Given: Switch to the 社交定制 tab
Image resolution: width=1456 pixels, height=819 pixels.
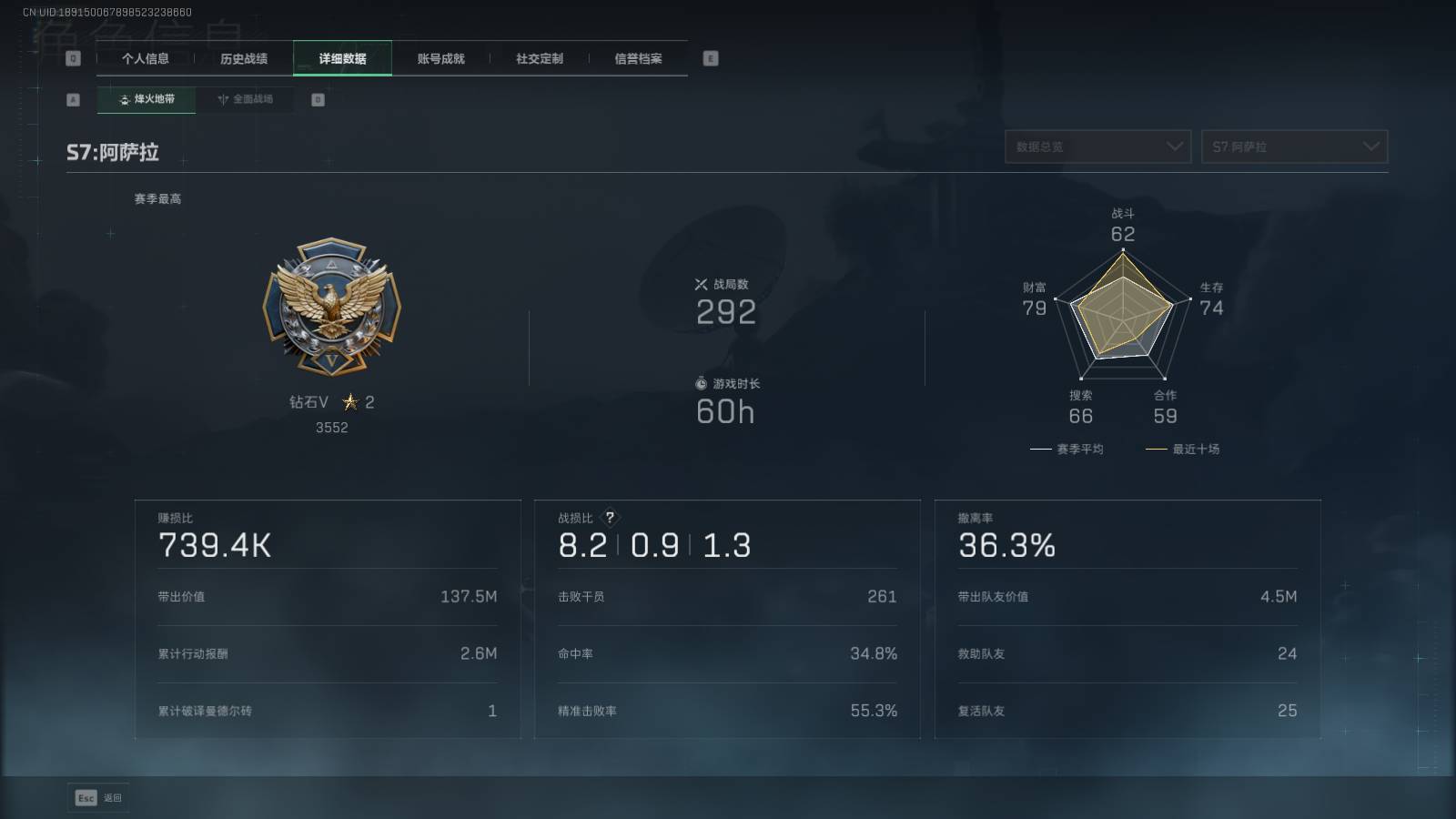Looking at the screenshot, I should coord(540,58).
